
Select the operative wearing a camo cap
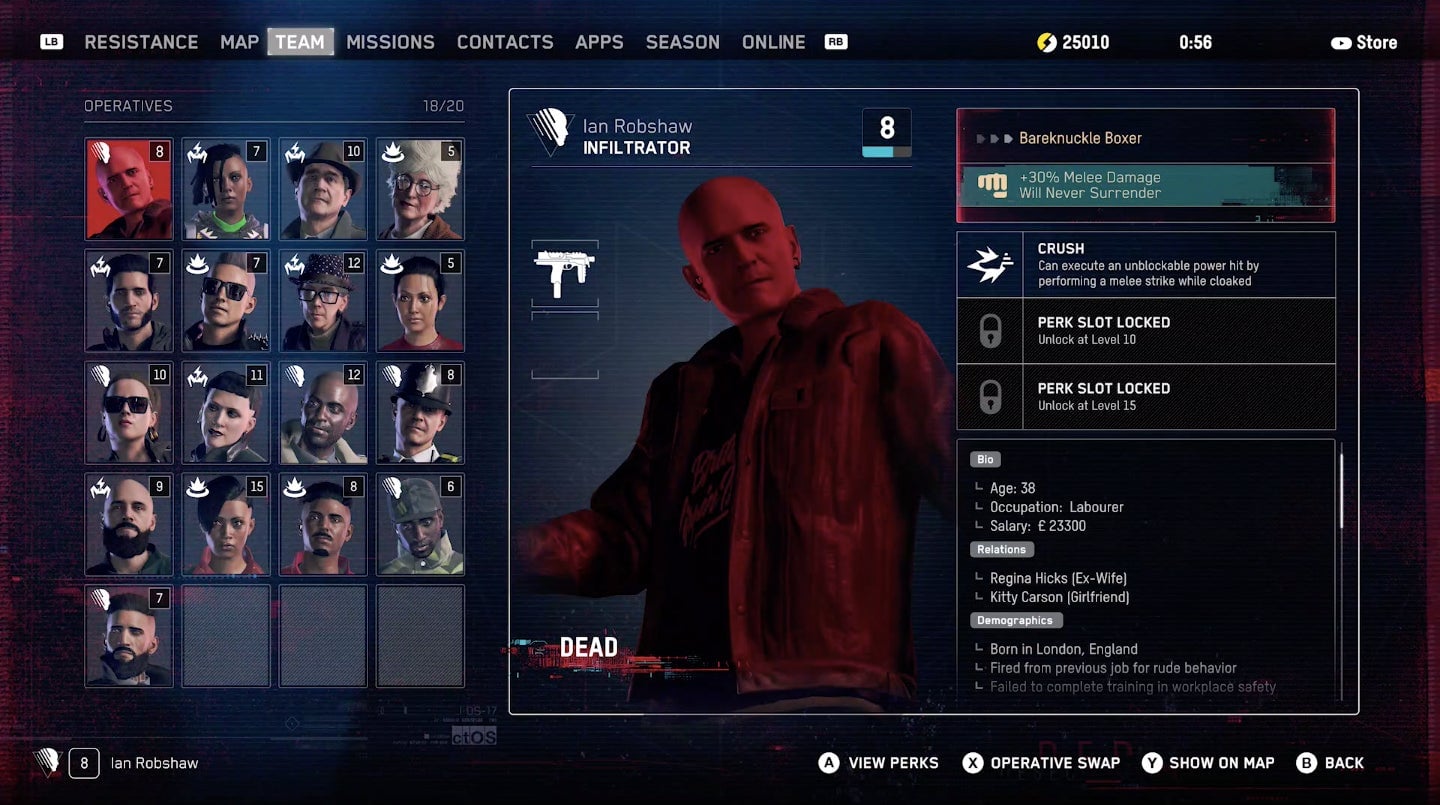point(420,525)
